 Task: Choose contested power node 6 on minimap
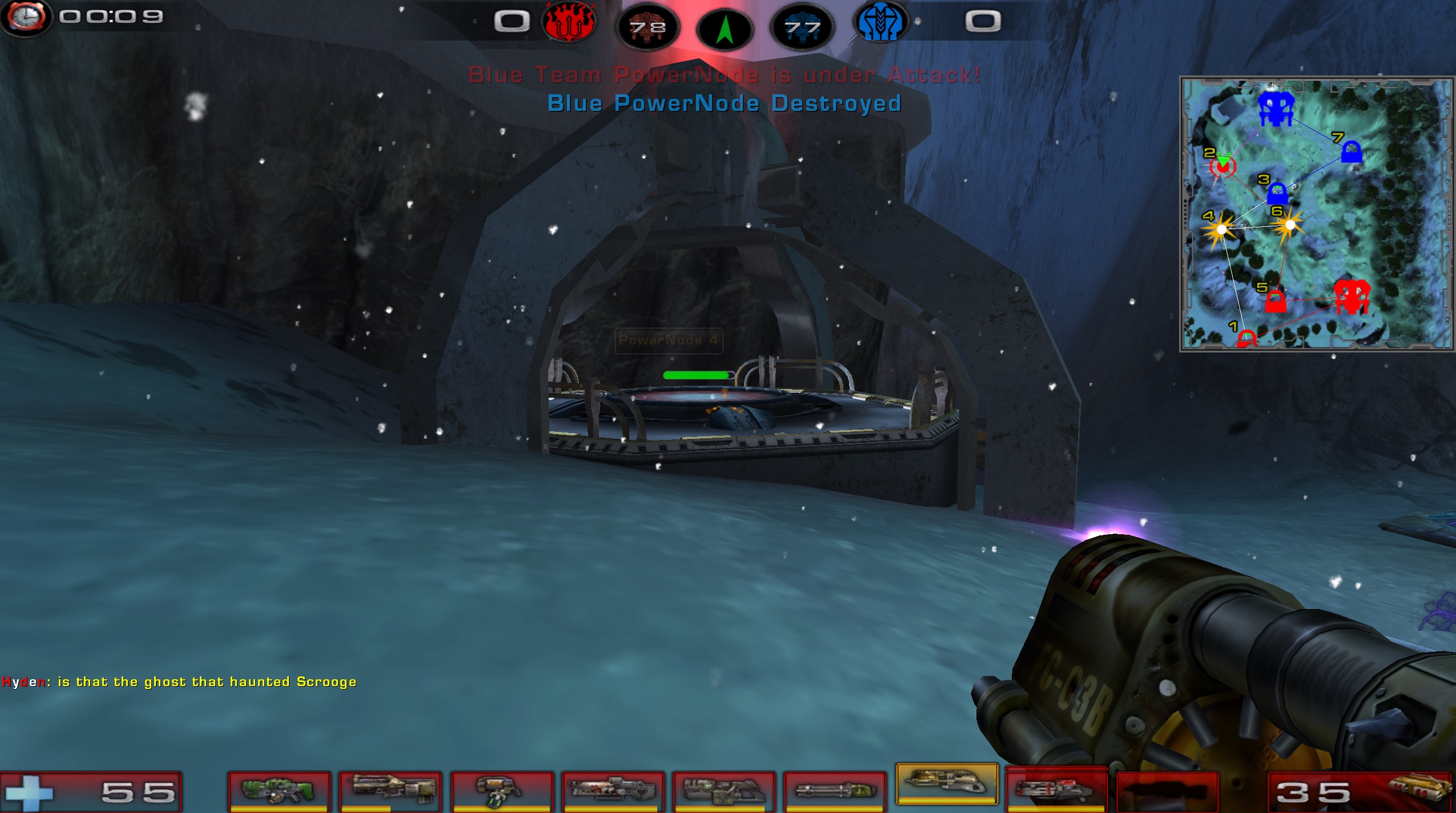(1289, 225)
